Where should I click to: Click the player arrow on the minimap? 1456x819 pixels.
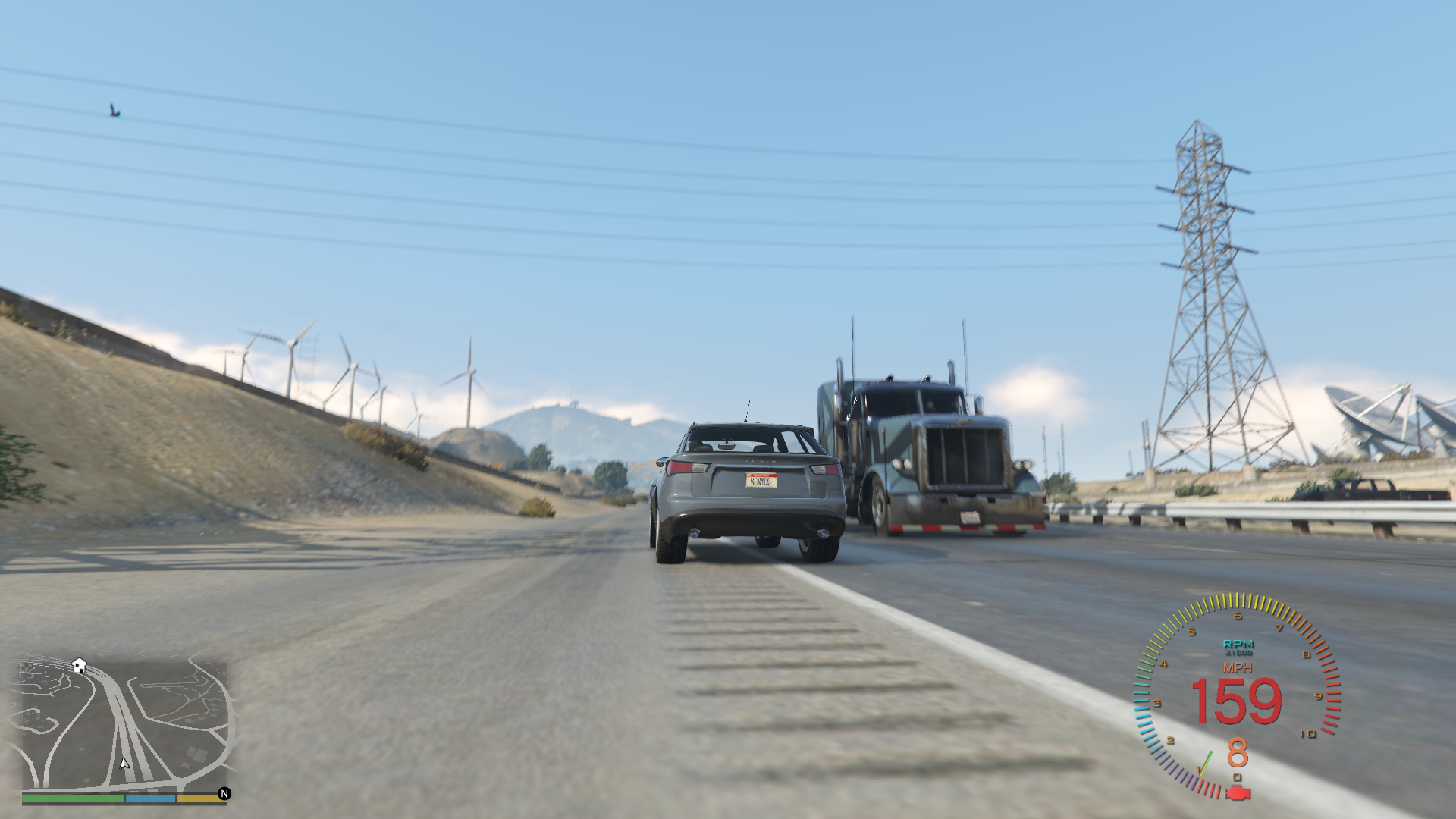(124, 764)
